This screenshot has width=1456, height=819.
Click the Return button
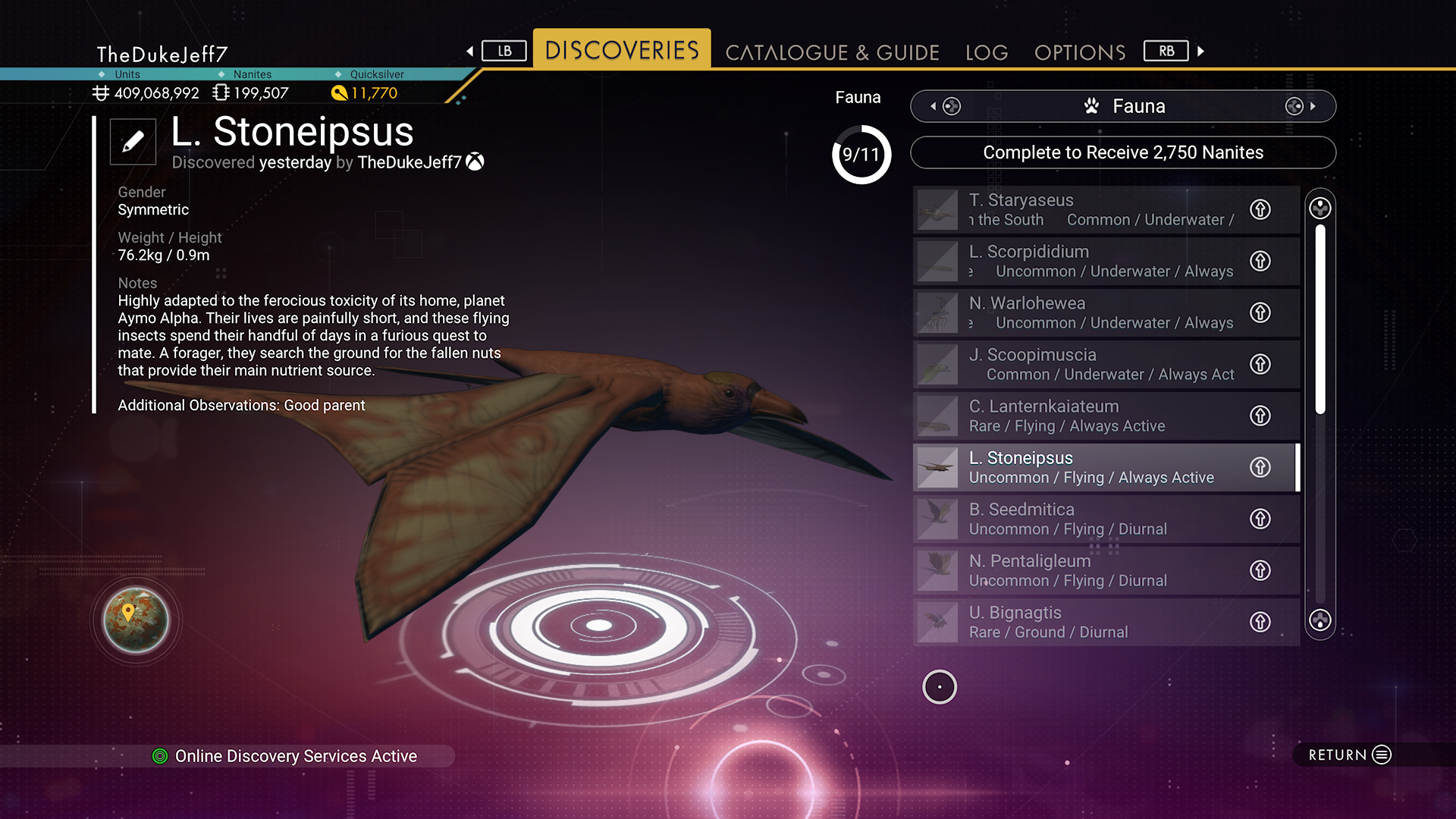coord(1350,755)
